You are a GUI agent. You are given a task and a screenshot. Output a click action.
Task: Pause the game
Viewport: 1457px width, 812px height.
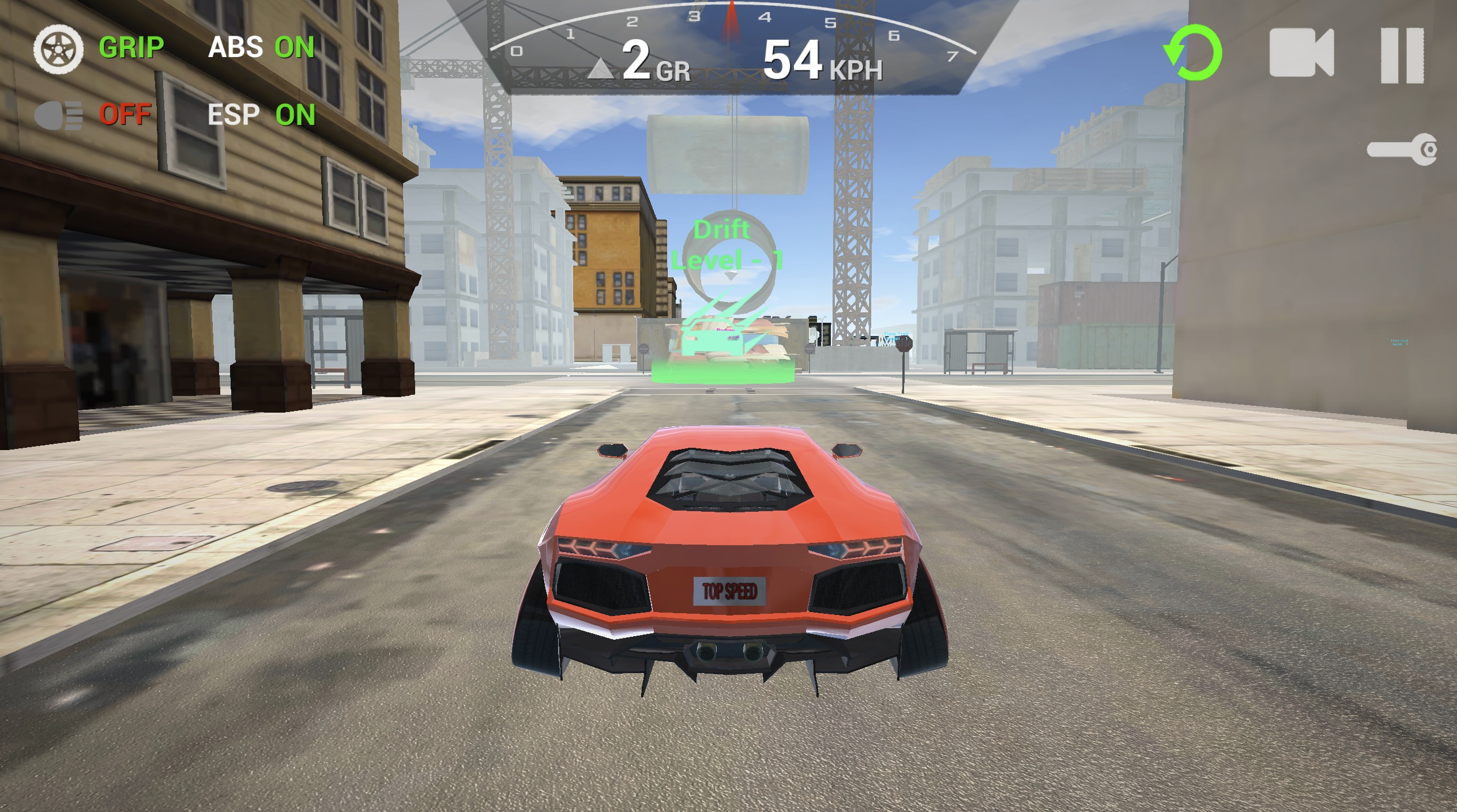(x=1402, y=55)
